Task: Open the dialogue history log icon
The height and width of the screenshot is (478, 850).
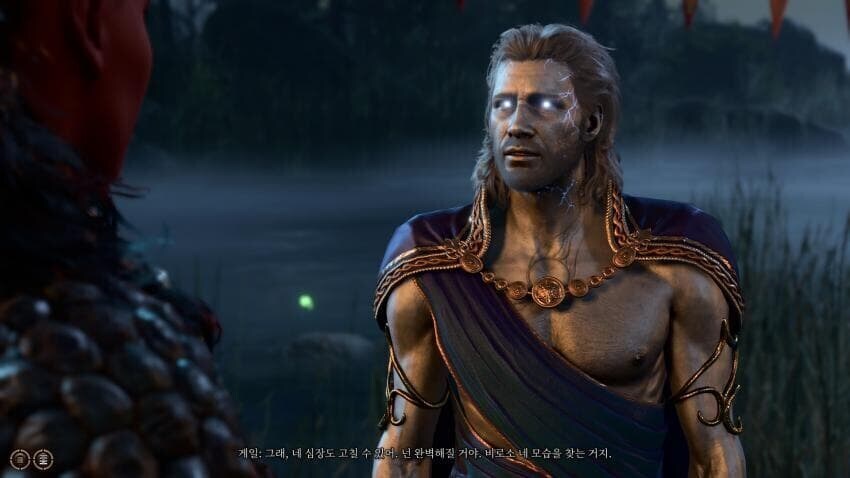Action: (43, 459)
